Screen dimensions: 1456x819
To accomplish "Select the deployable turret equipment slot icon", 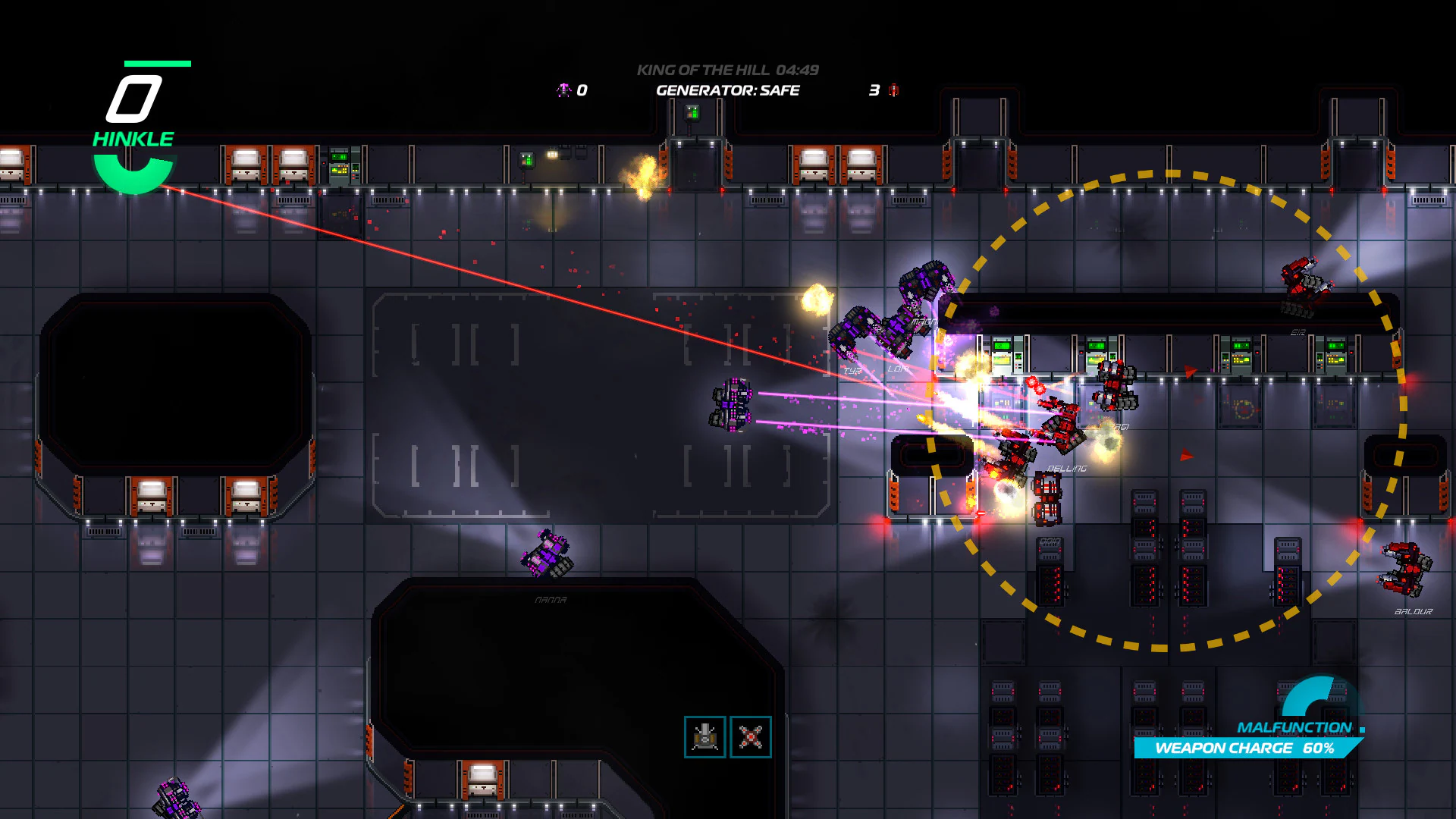I will [x=704, y=736].
